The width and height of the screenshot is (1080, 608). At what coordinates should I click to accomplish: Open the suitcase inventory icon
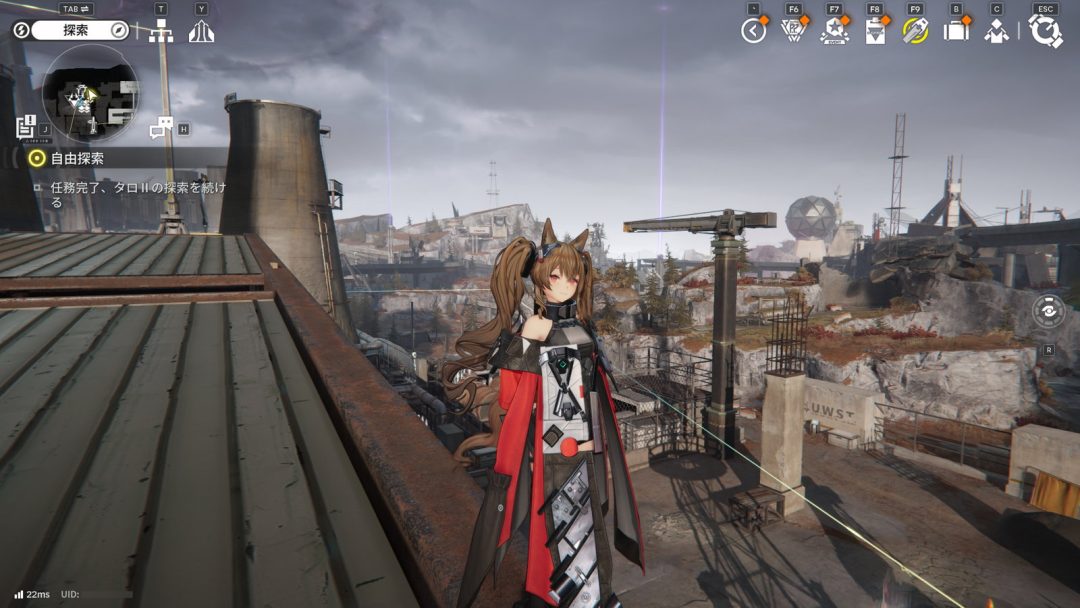coord(956,31)
